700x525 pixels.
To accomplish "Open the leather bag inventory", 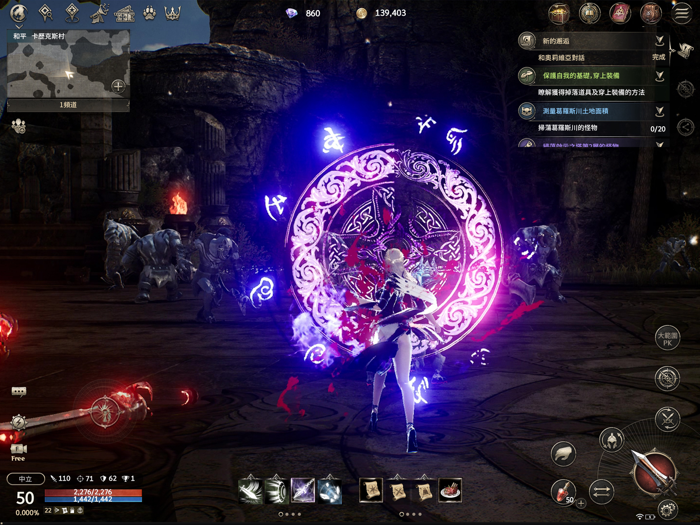I will pyautogui.click(x=651, y=14).
